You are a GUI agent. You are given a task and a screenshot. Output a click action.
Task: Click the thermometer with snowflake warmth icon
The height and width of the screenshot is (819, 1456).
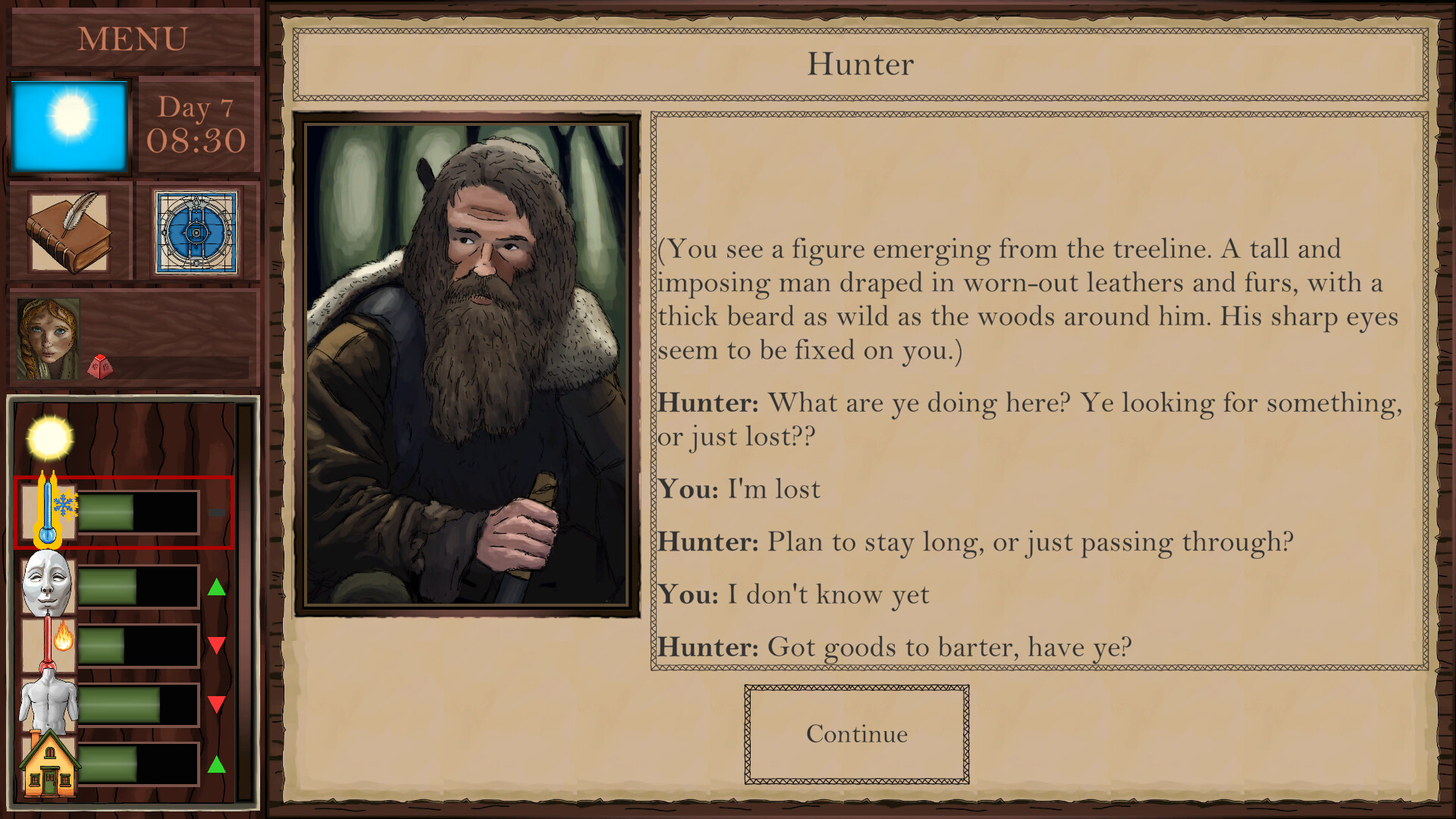[45, 510]
